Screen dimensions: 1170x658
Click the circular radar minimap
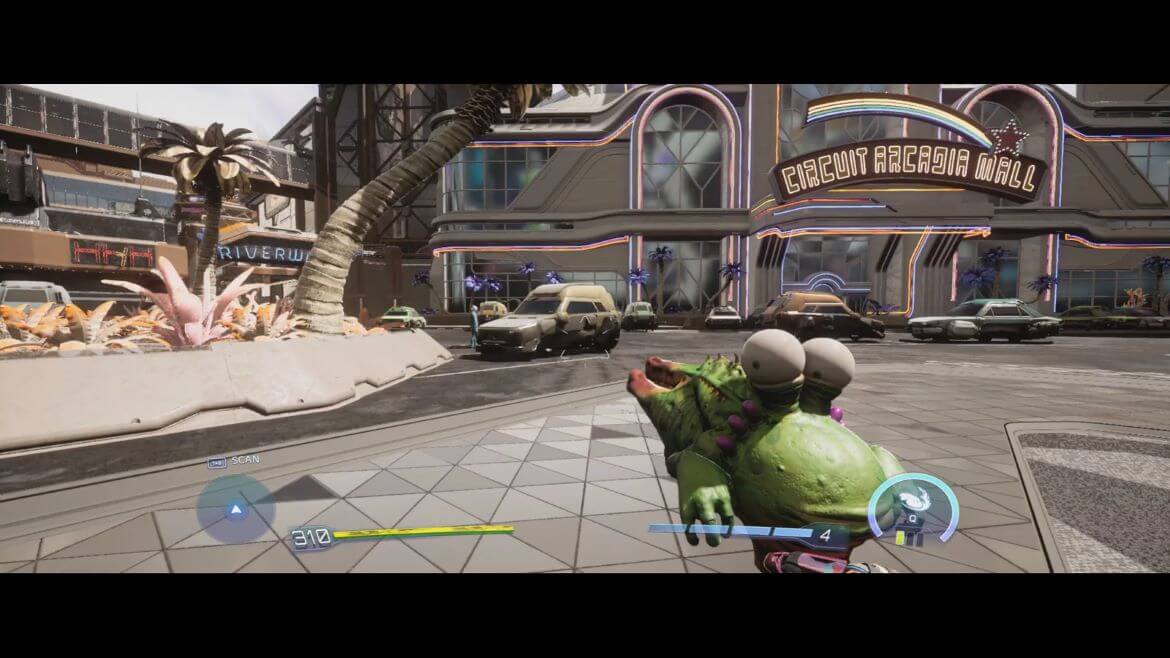click(x=236, y=509)
